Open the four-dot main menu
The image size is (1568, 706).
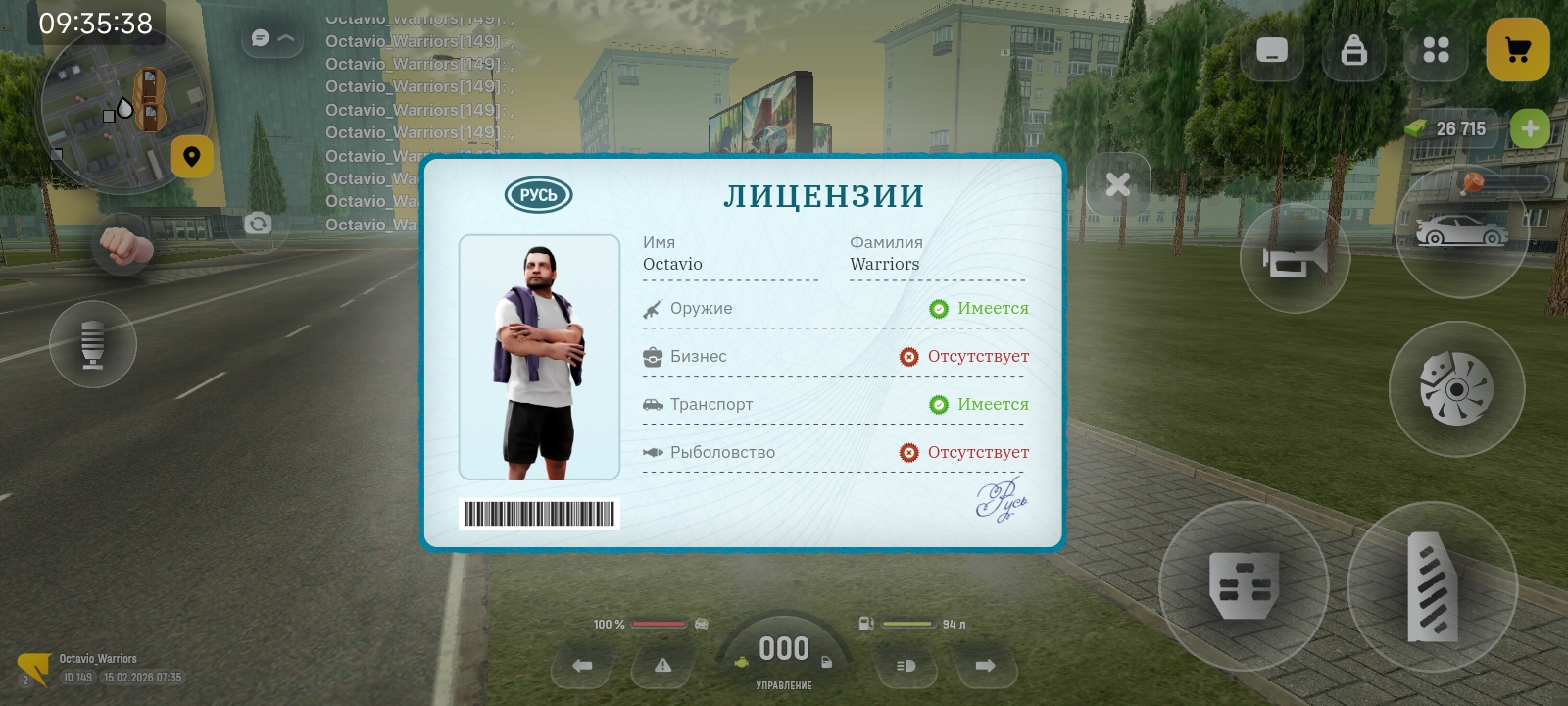point(1436,50)
